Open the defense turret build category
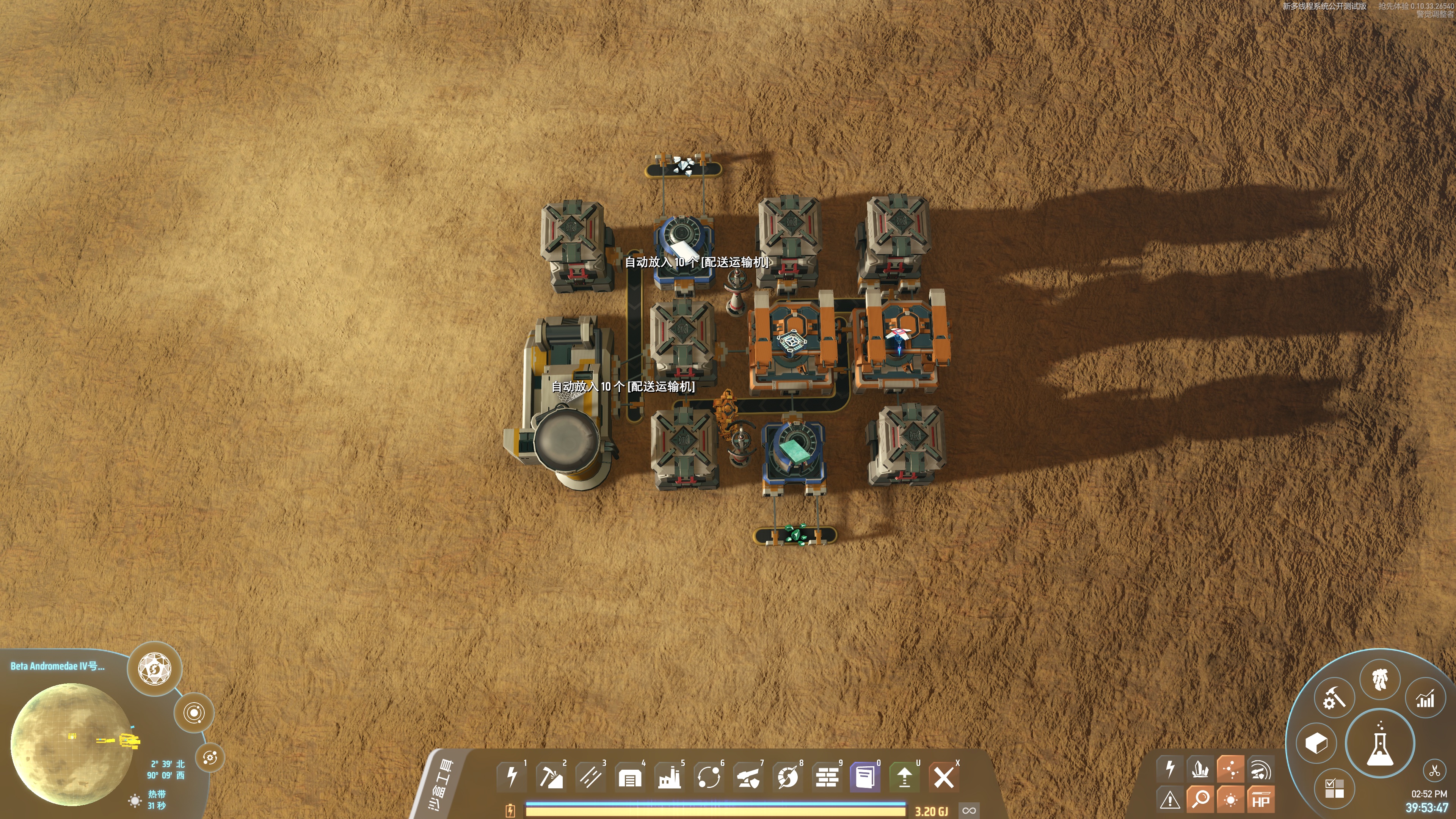The width and height of the screenshot is (1456, 819). (x=748, y=778)
